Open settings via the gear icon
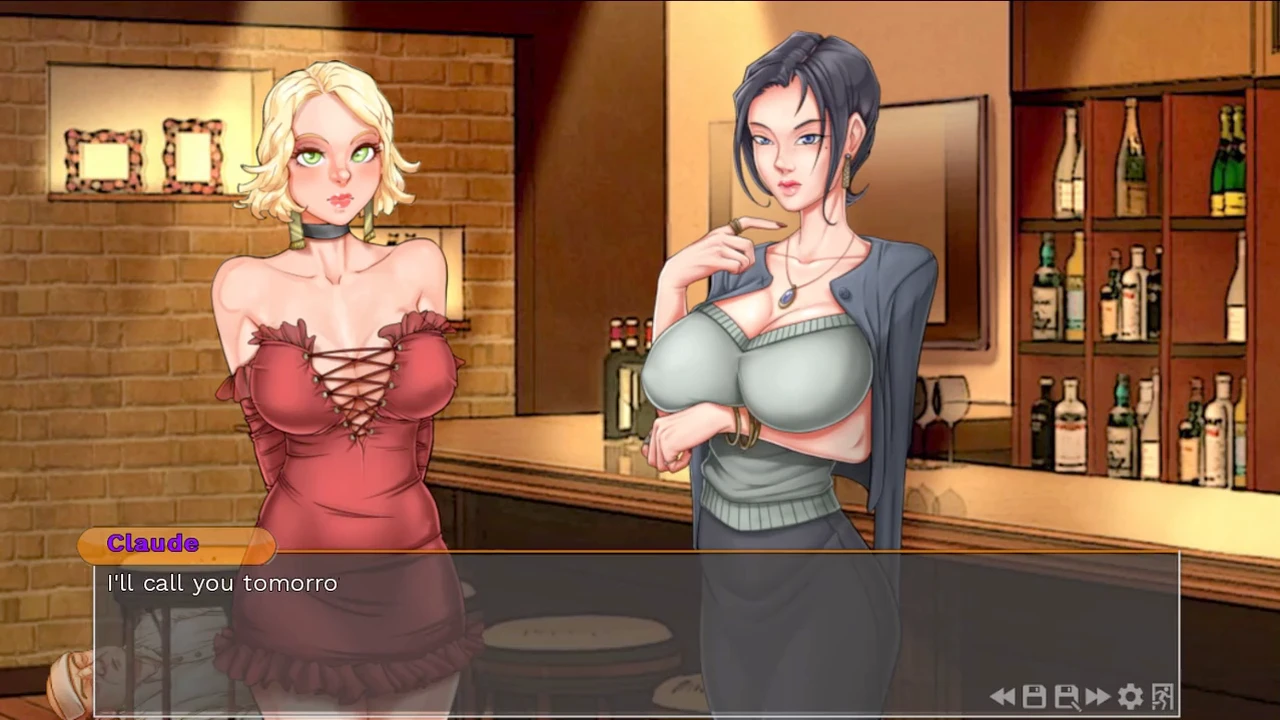Image resolution: width=1280 pixels, height=720 pixels. pos(1130,697)
